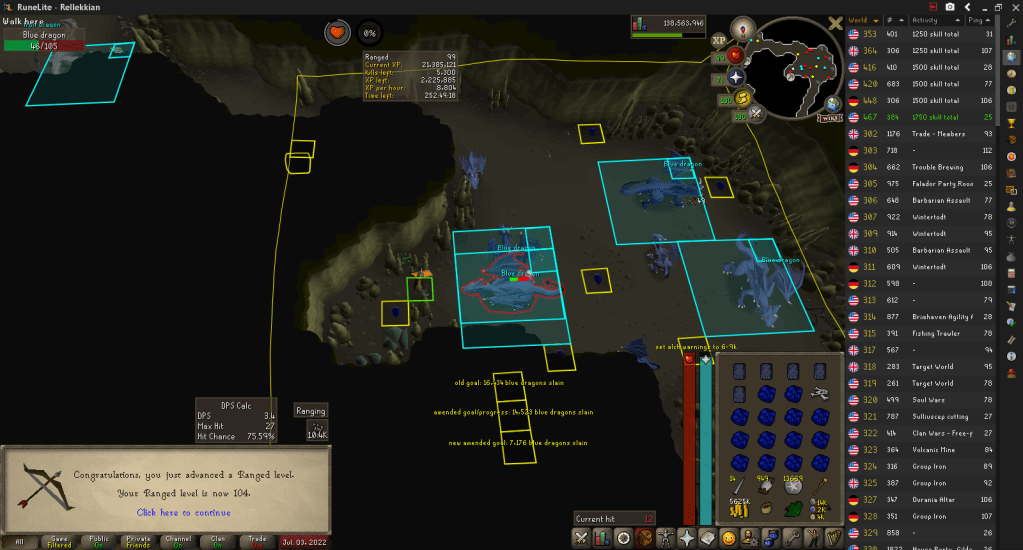Toggle the Public chat filter
The image size is (1023, 550).
click(99, 539)
